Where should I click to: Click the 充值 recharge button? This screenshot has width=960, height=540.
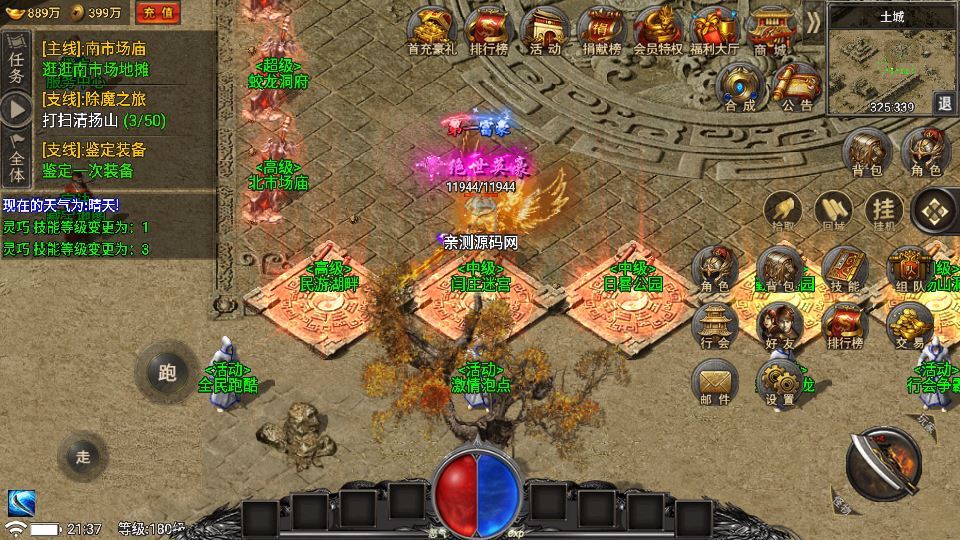coord(158,12)
